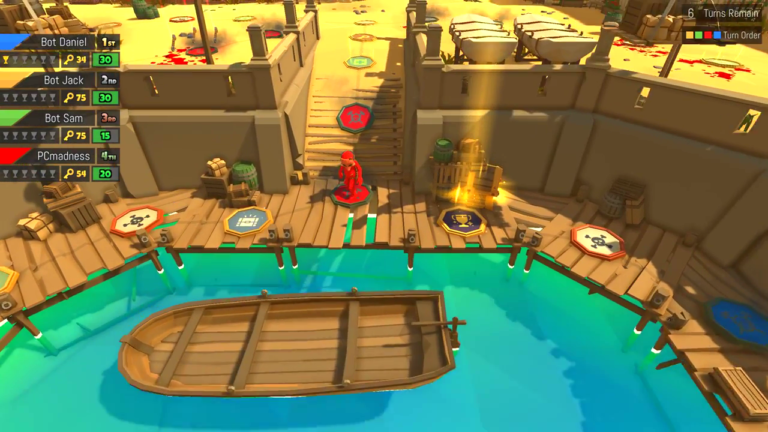Click the Turn Order color indicator
The image size is (768, 432).
pyautogui.click(x=702, y=35)
